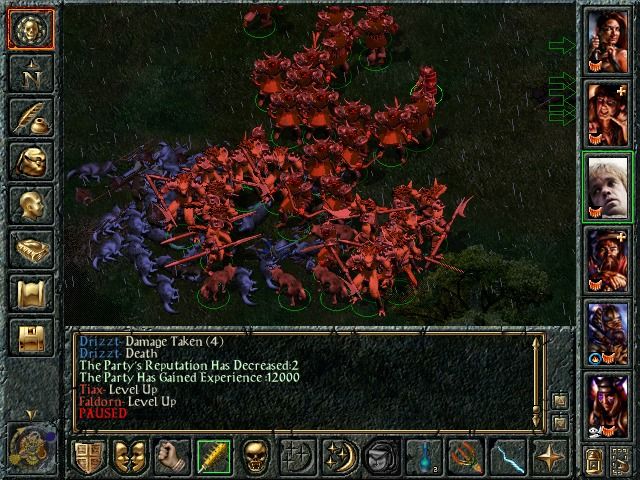Click the skull return-to-game button

pyautogui.click(x=30, y=29)
